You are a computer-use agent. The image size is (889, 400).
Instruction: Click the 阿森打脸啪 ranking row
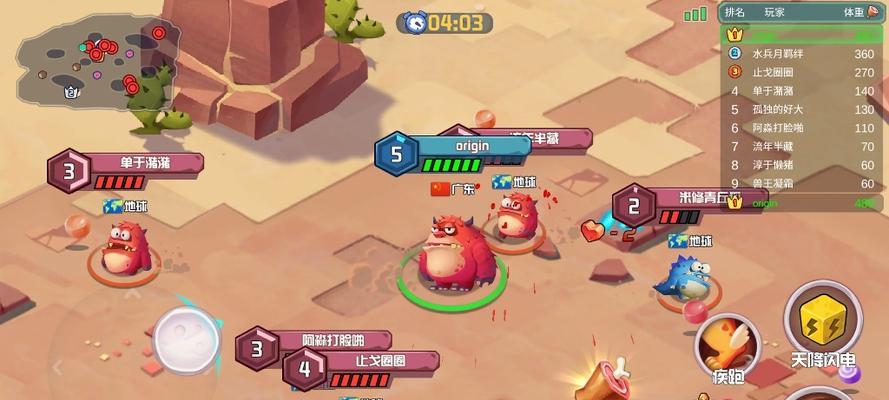pyautogui.click(x=800, y=128)
